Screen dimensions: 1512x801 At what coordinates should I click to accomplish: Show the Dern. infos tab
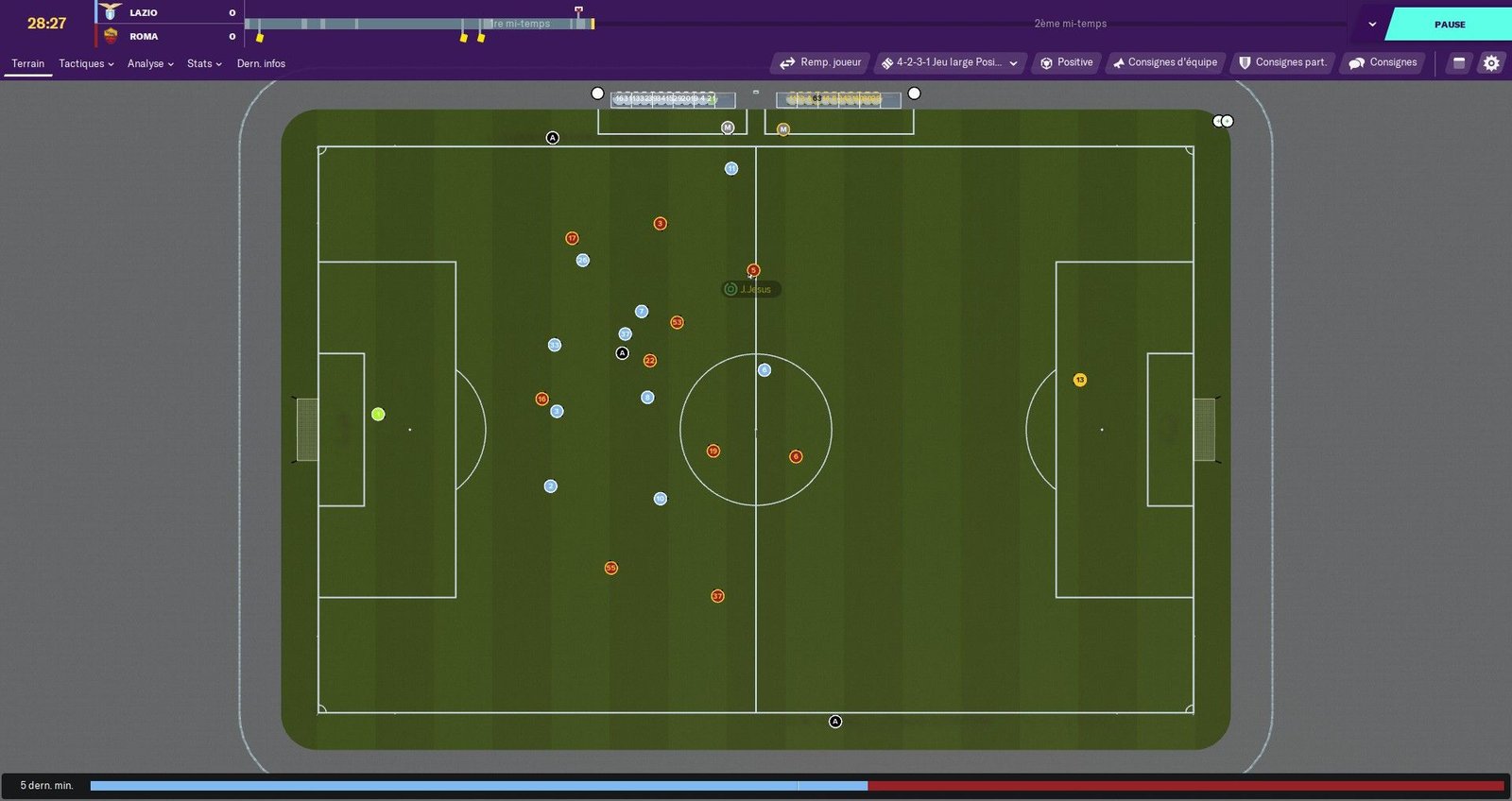click(261, 63)
